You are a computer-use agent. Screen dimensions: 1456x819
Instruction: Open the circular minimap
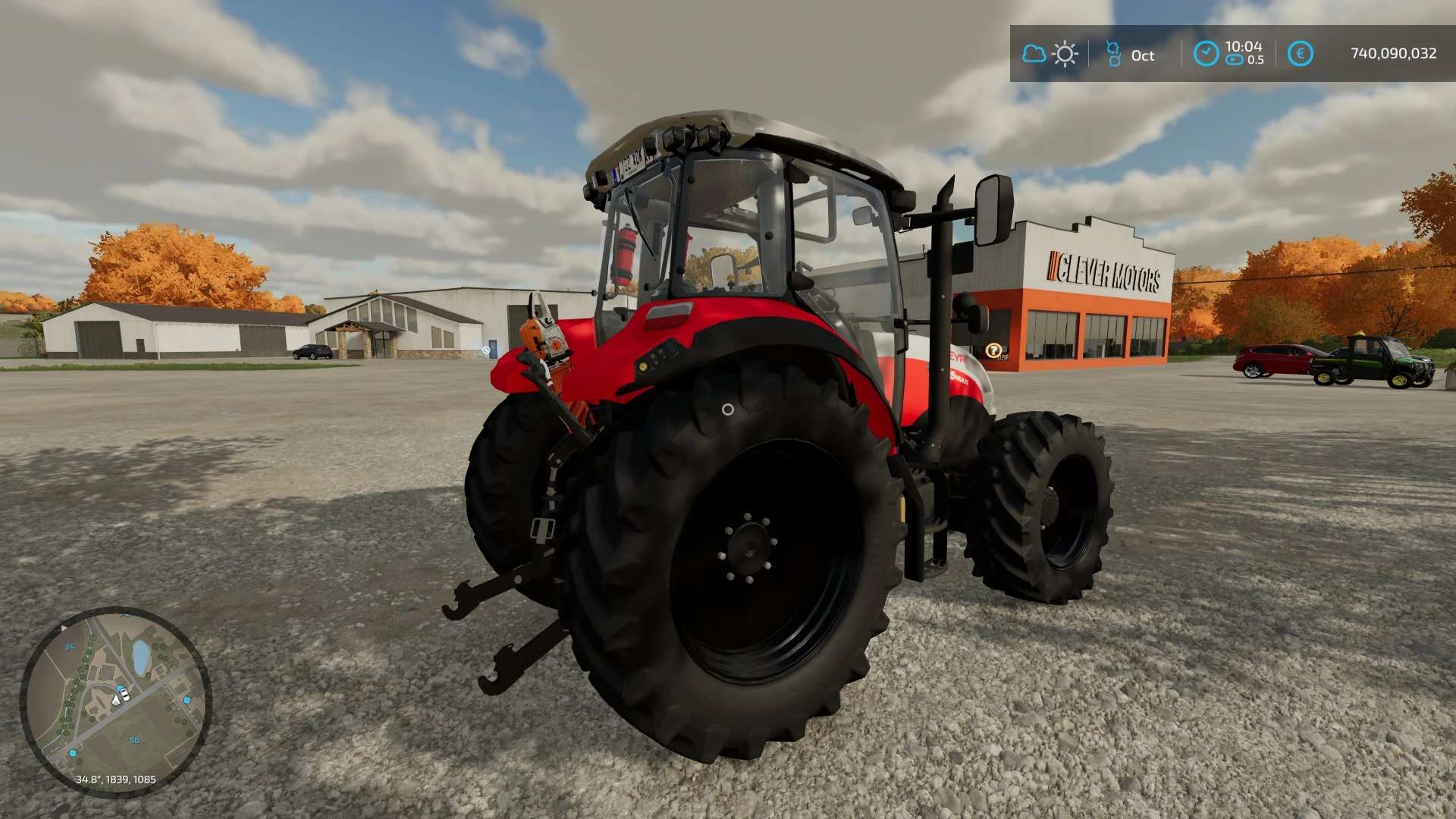115,701
